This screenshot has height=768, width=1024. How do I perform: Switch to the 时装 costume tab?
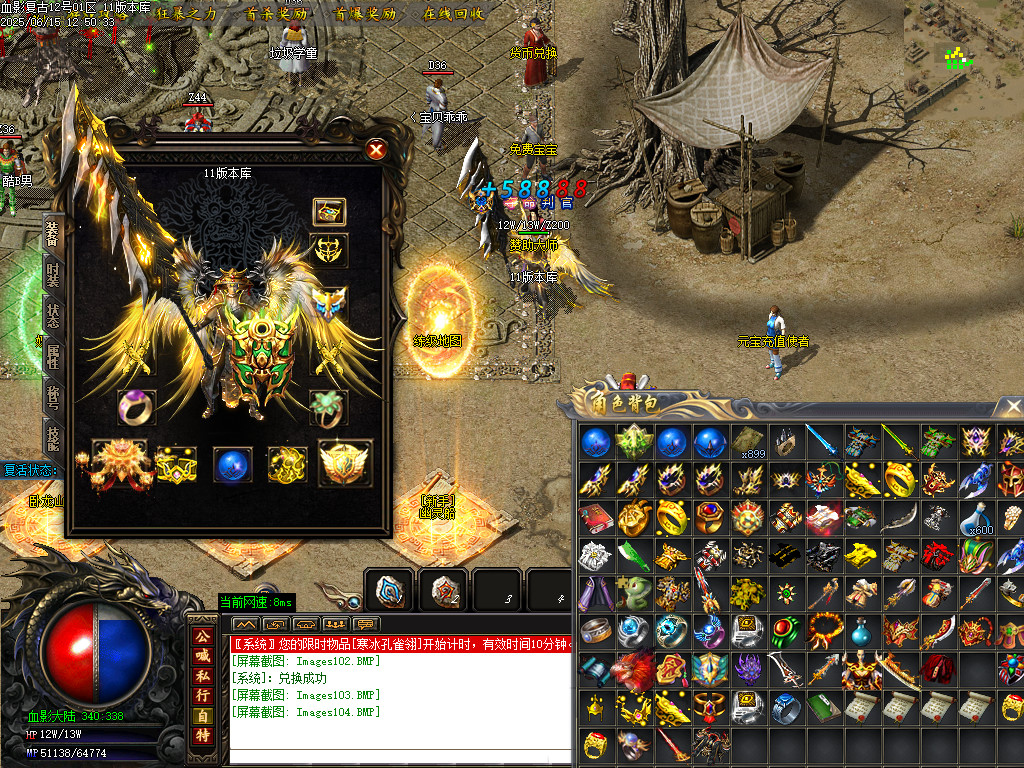[52, 273]
